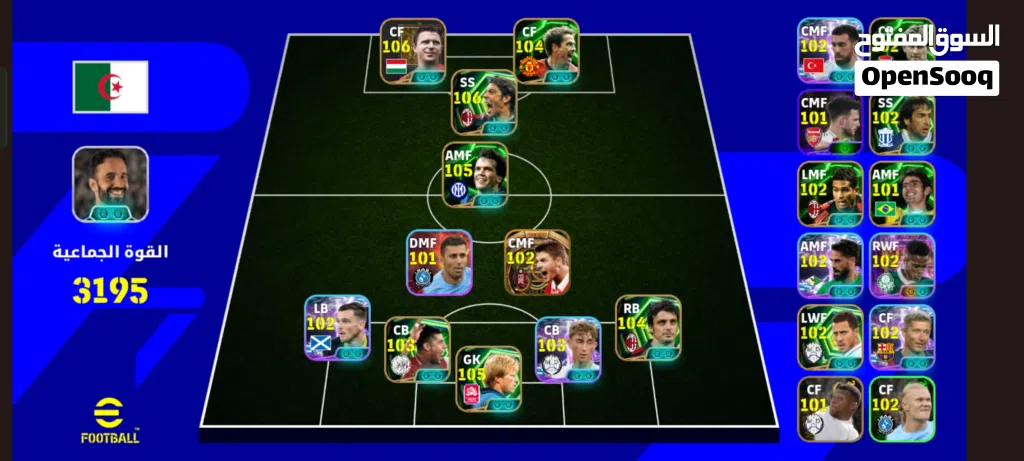Viewport: 1024px width, 461px height.
Task: Select the RB 104 defender card
Action: click(648, 327)
